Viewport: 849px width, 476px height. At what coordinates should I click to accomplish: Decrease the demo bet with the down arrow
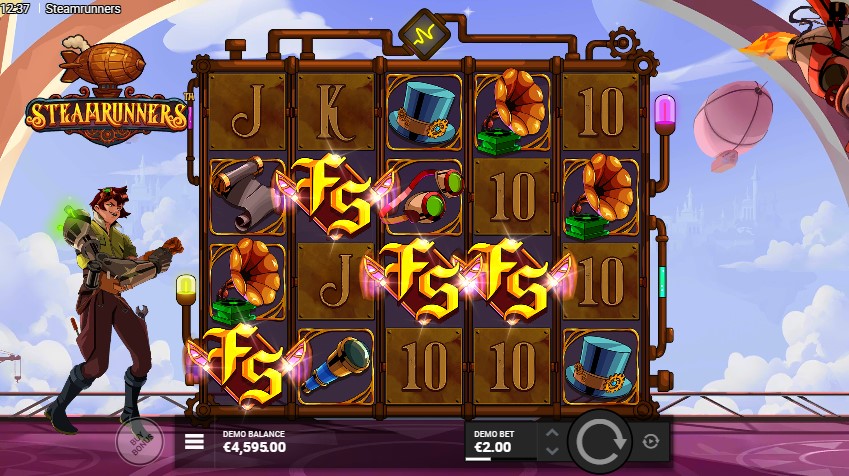551,449
